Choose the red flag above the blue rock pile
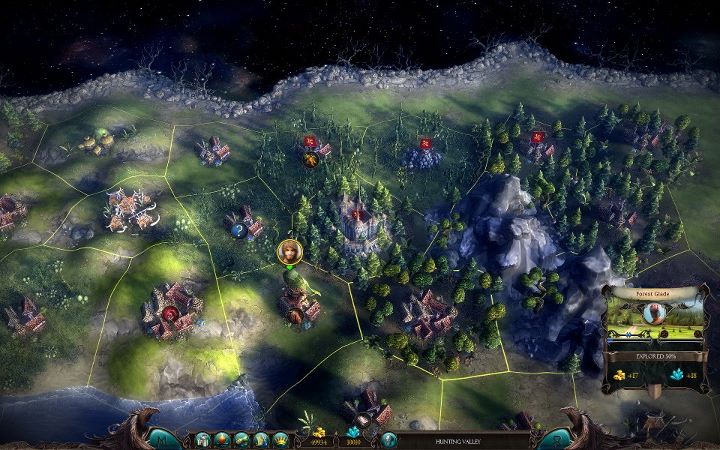Screen dimensions: 720x450 coord(427,142)
